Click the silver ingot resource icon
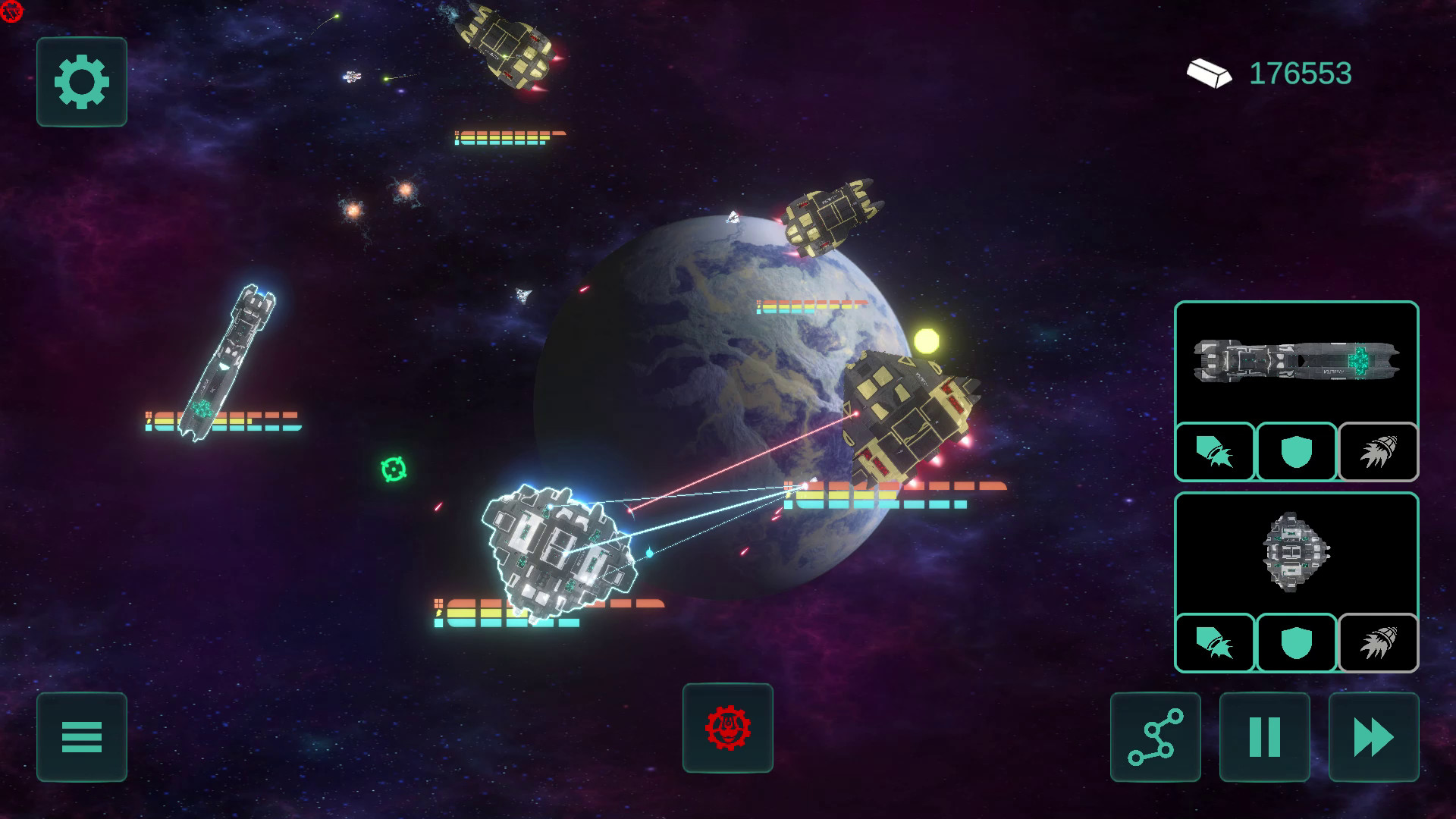1456x819 pixels. coord(1210,74)
